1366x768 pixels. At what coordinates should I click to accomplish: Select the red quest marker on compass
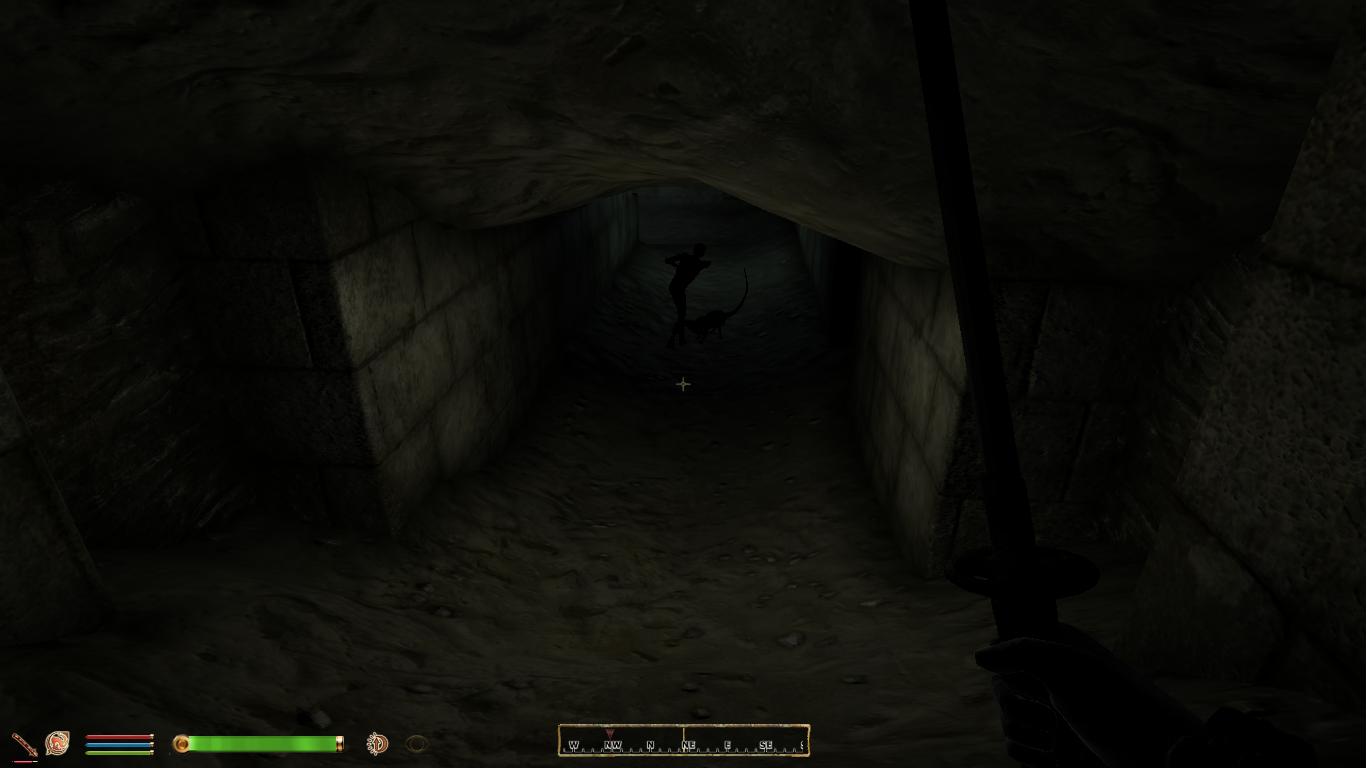coord(610,734)
